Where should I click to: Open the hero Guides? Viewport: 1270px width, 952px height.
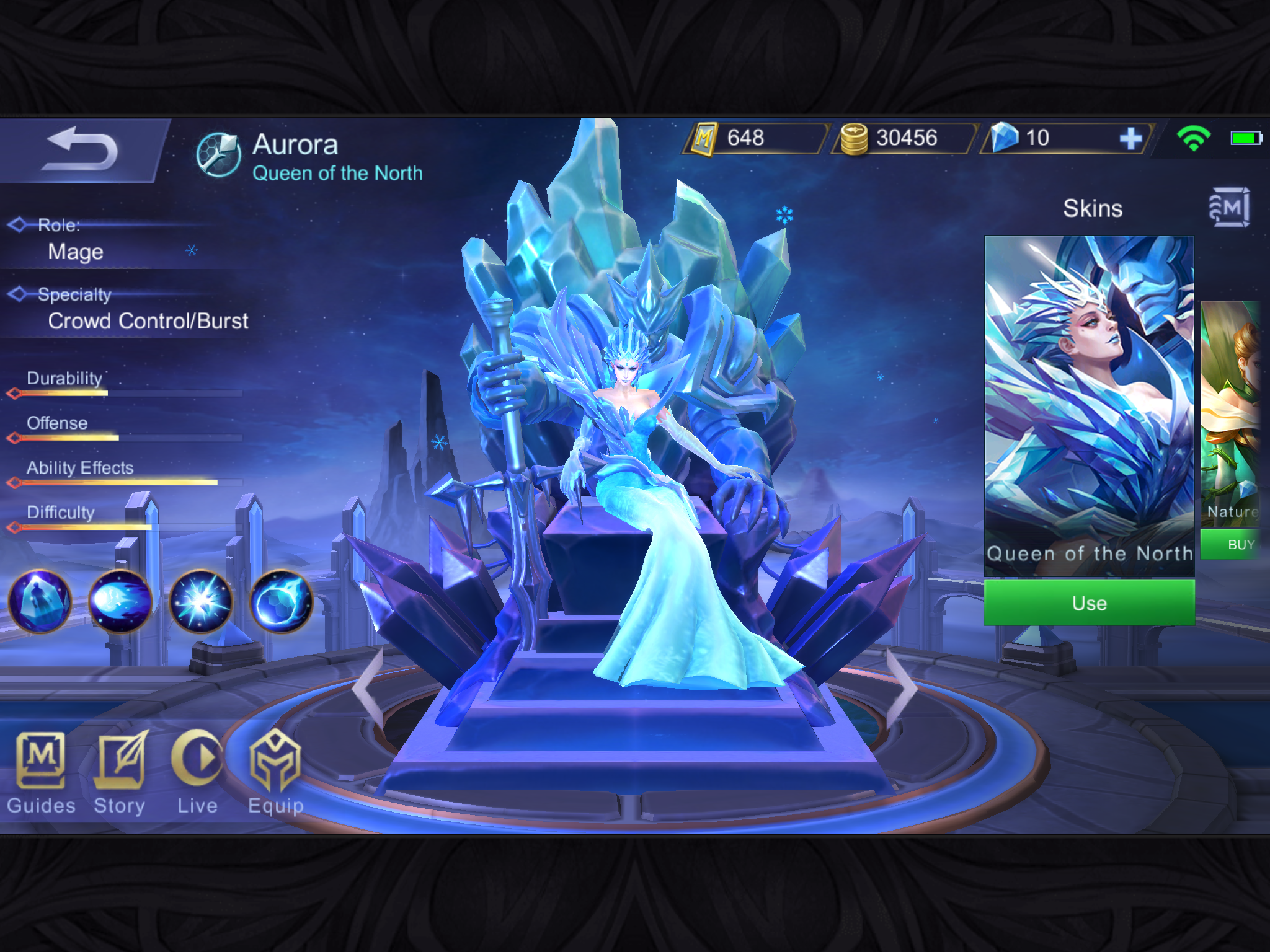[x=41, y=772]
